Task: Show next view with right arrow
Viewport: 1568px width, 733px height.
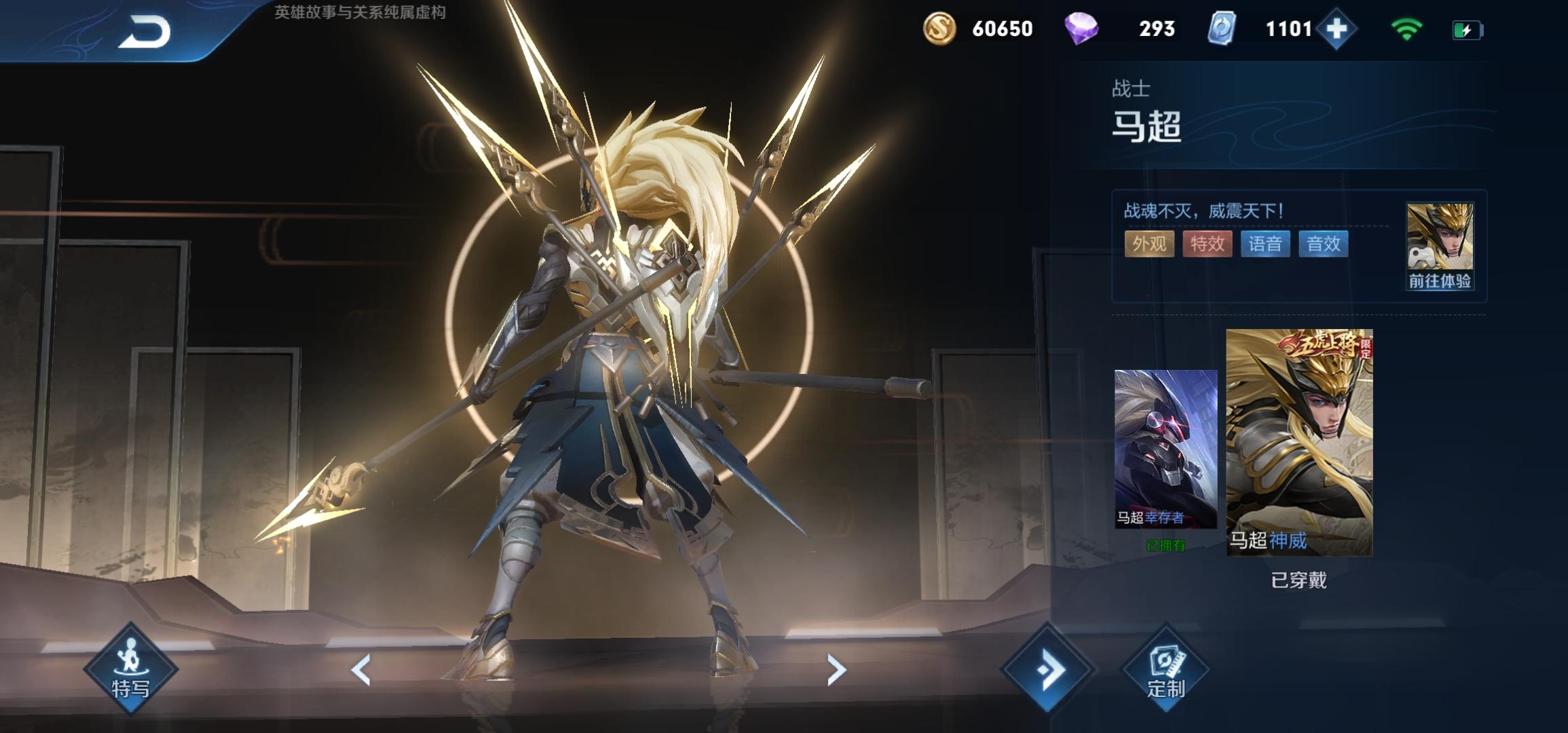Action: pyautogui.click(x=836, y=671)
